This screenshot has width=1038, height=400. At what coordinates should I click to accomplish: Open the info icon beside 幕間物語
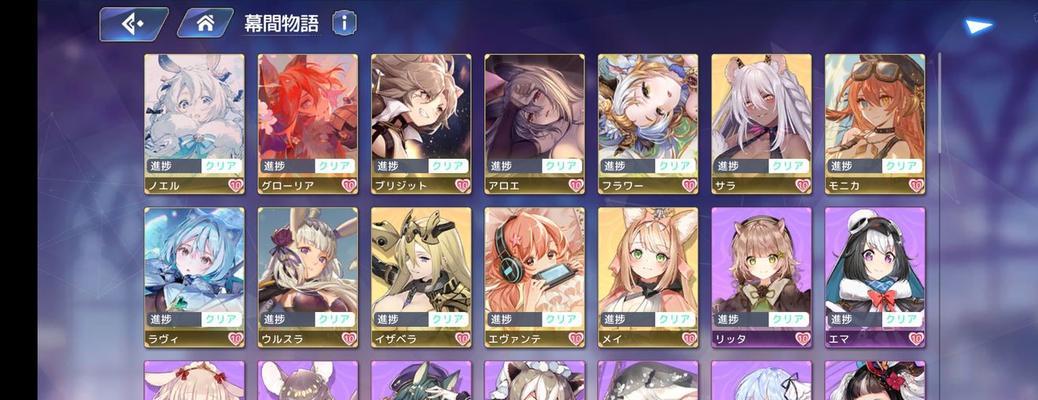[344, 23]
